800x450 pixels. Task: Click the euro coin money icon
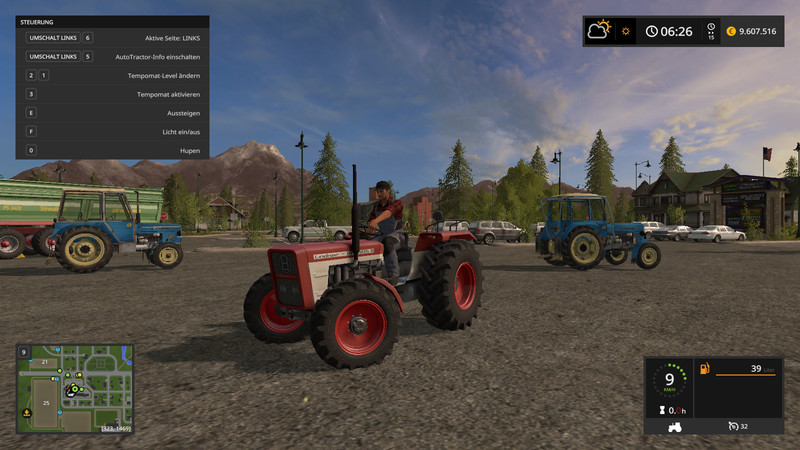(731, 31)
